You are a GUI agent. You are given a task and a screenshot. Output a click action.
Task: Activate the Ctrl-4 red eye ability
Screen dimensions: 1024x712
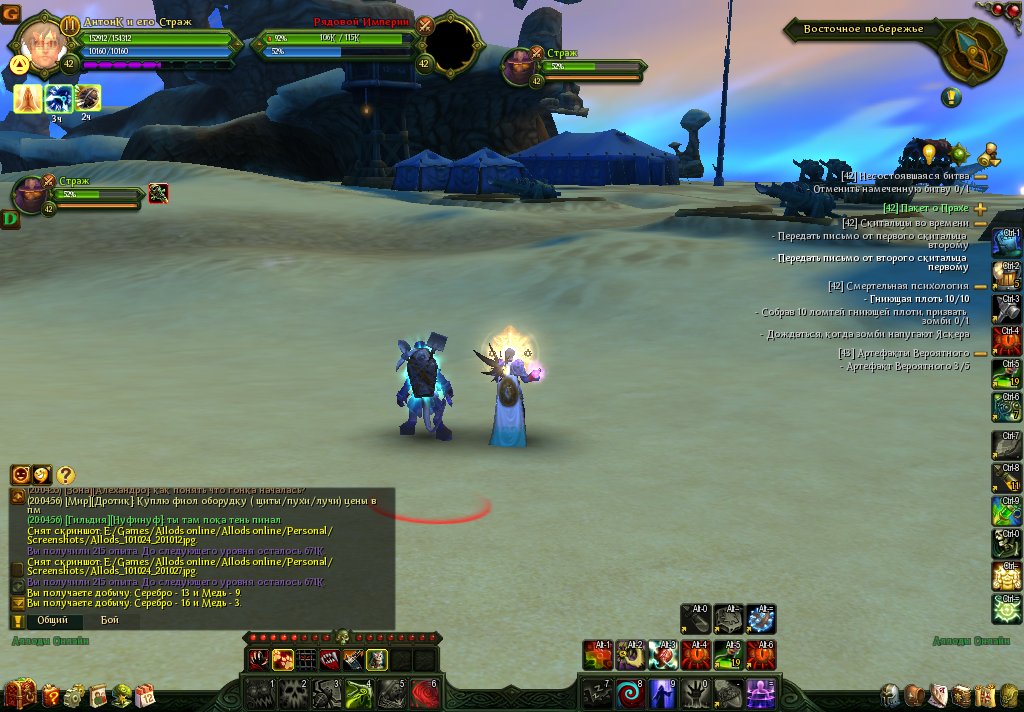tap(1007, 342)
